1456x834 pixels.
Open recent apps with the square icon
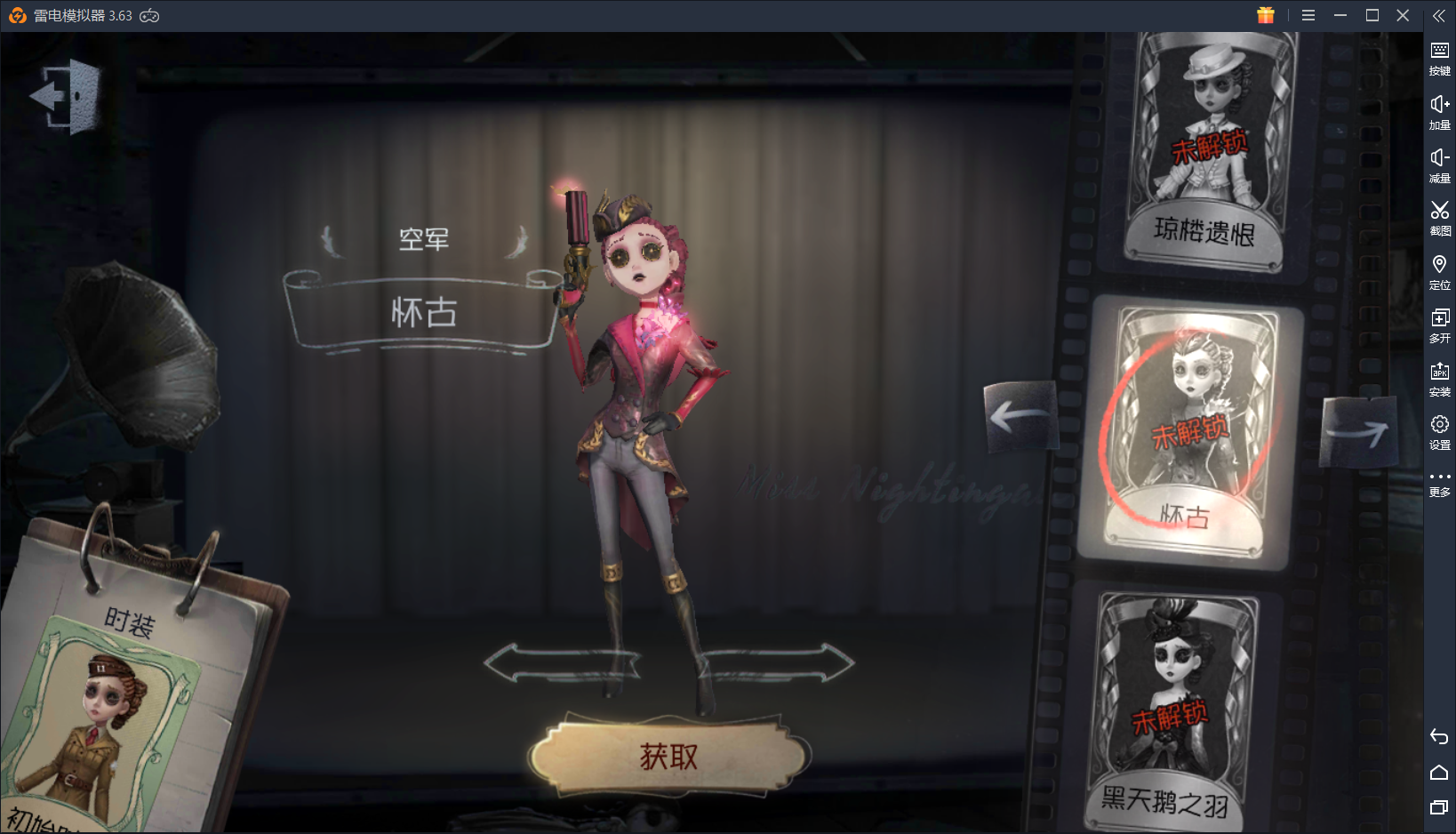1440,807
